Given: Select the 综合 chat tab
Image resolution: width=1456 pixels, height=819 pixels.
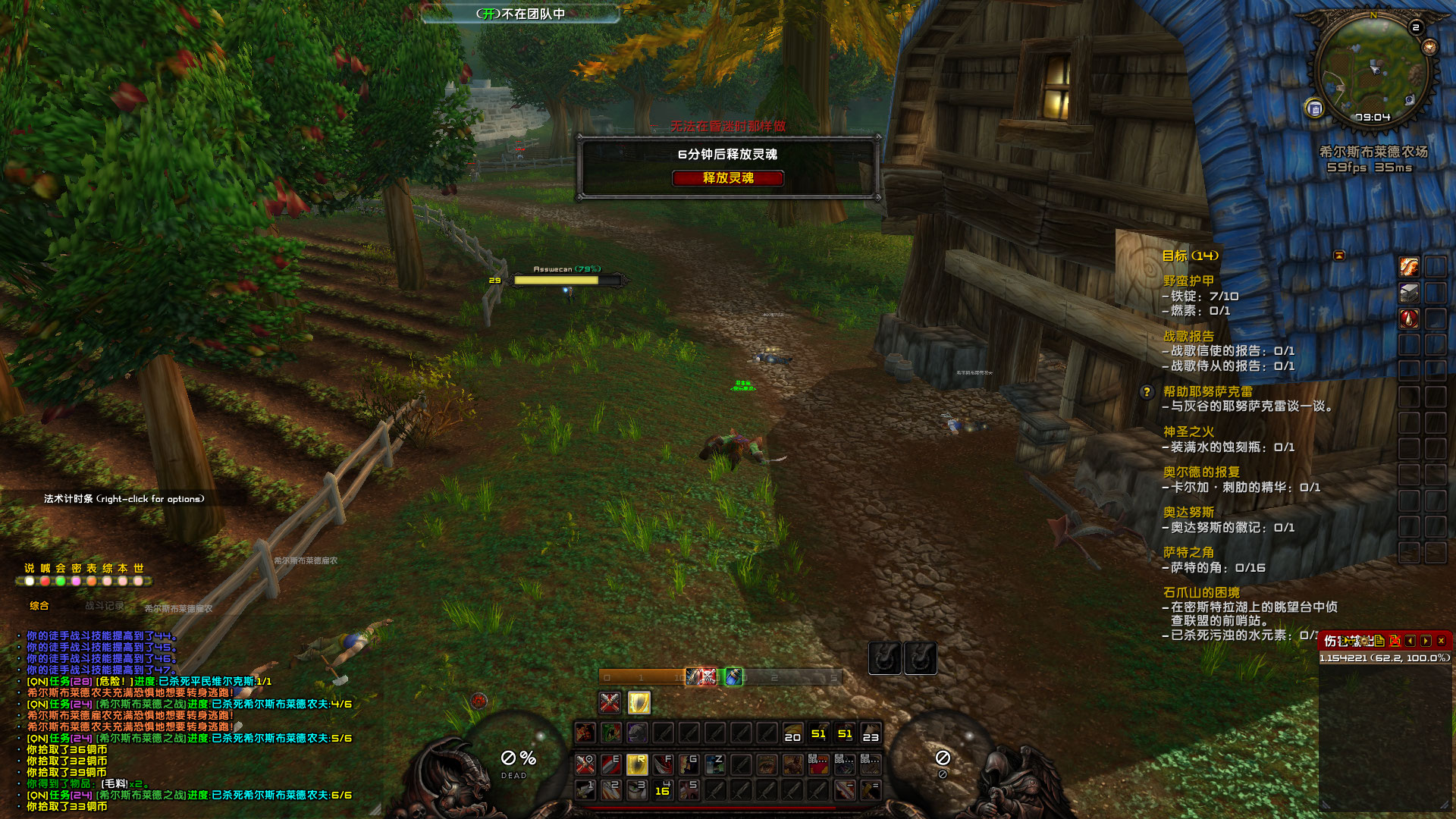Looking at the screenshot, I should pyautogui.click(x=39, y=606).
